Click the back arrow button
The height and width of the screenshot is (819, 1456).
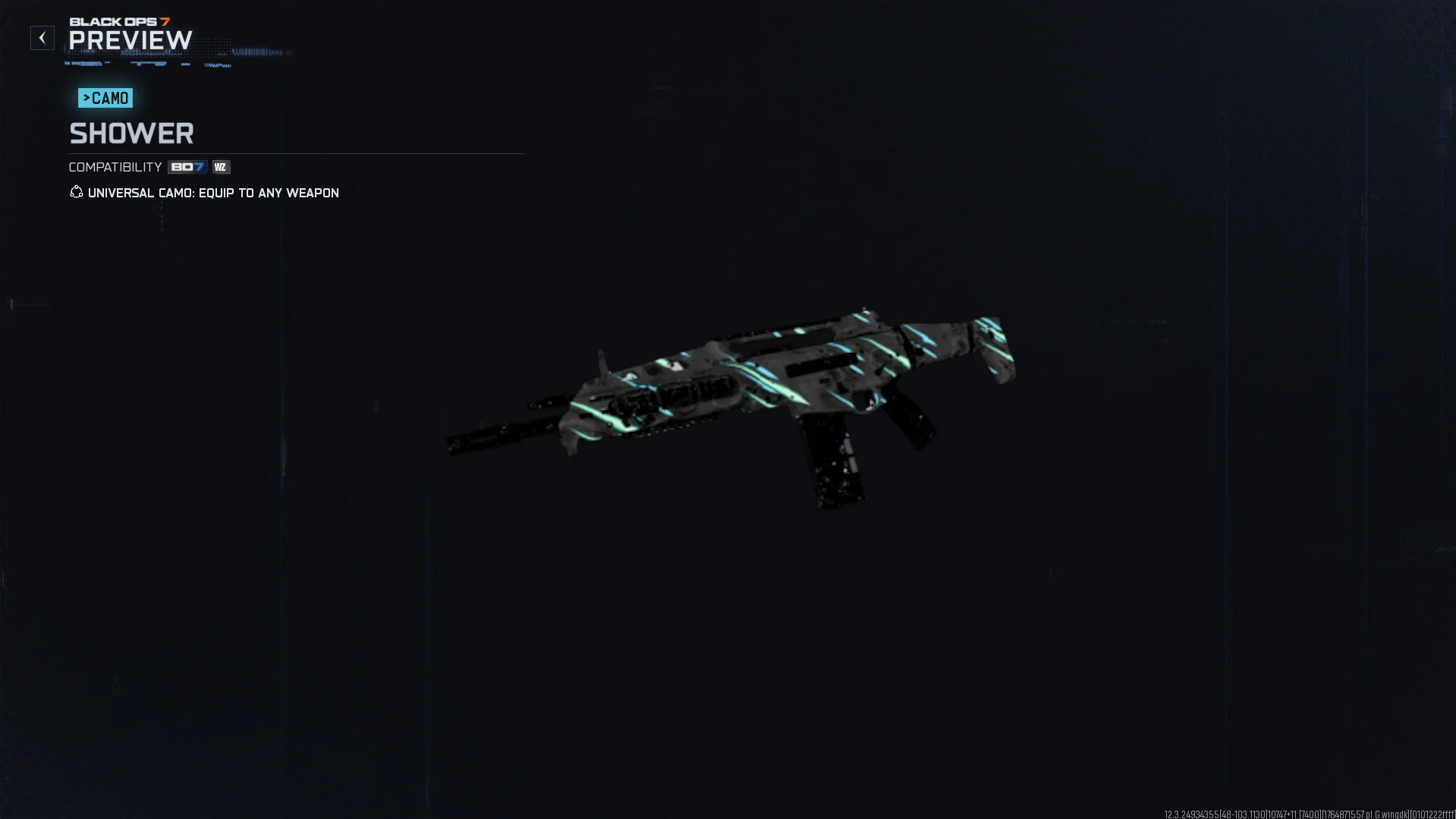coord(42,38)
